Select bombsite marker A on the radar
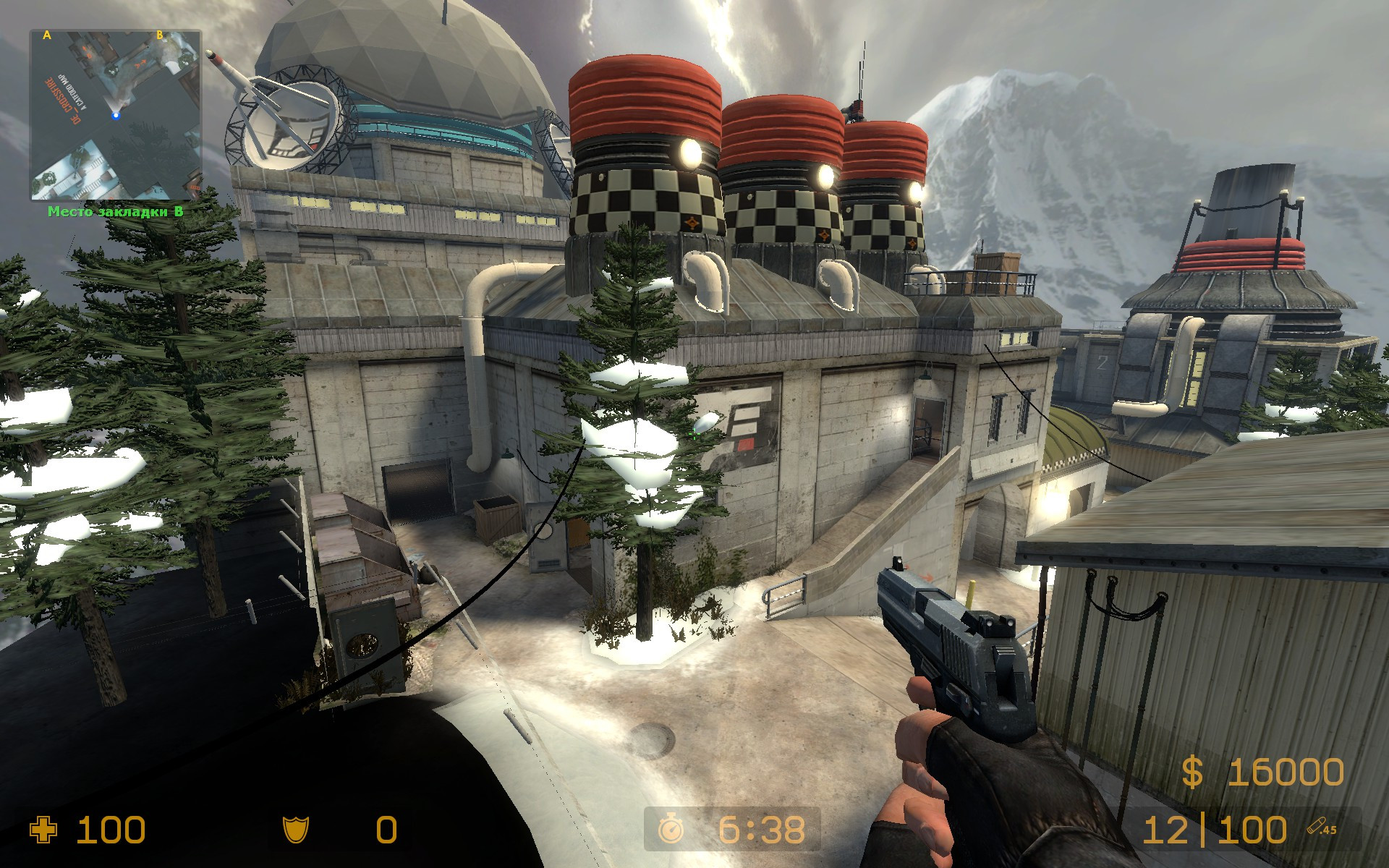Viewport: 1389px width, 868px height. click(x=46, y=36)
